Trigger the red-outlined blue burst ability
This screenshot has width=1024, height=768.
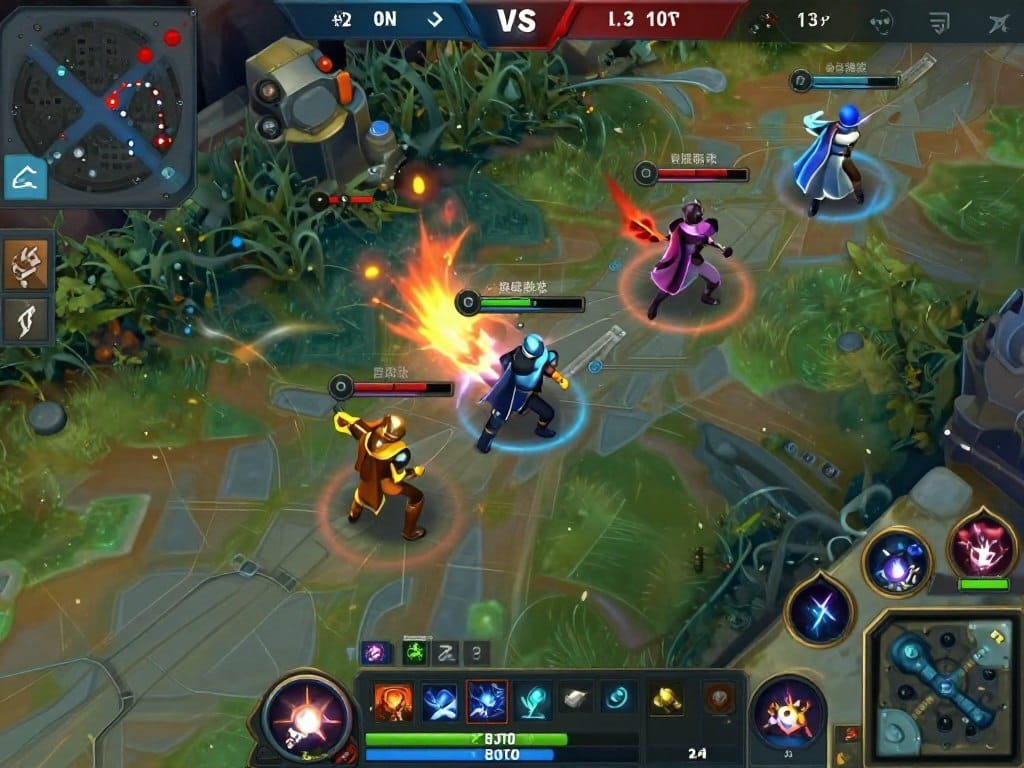coord(487,700)
